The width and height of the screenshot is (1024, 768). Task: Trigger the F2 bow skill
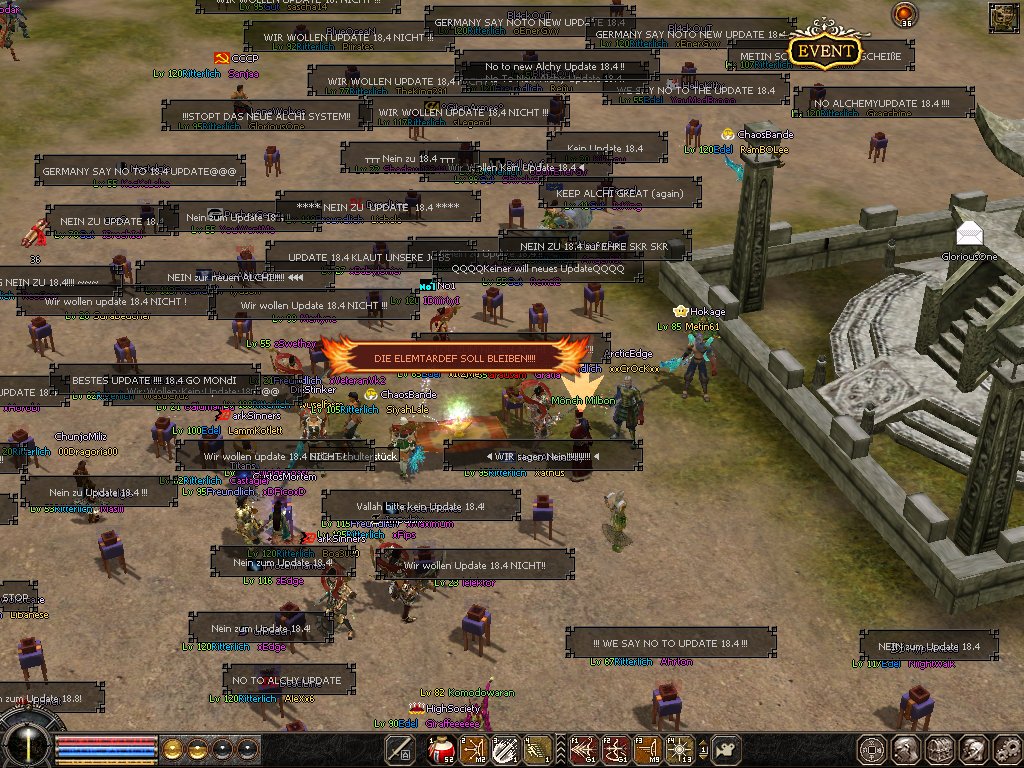click(616, 749)
